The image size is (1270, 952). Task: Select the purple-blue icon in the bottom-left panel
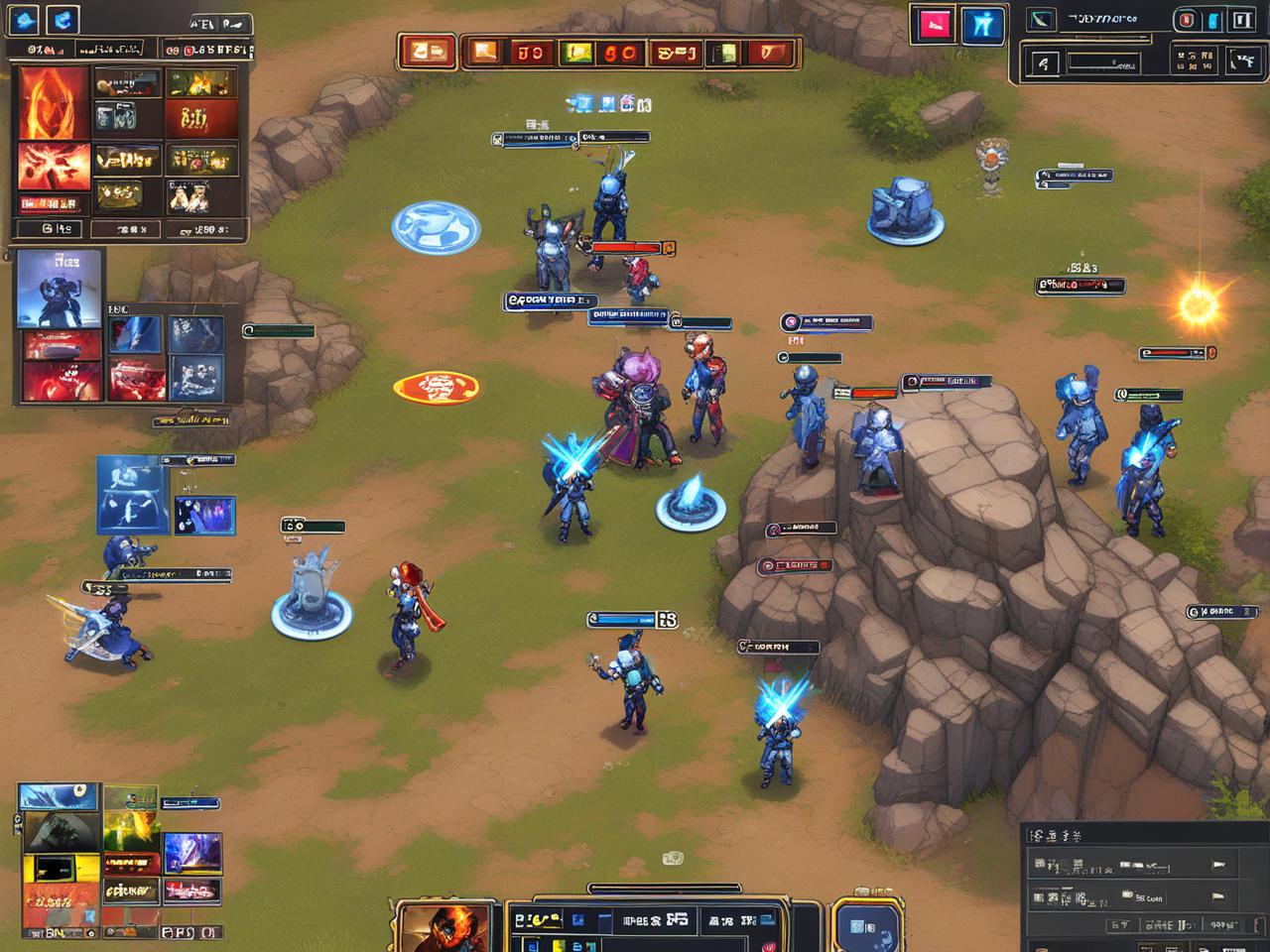[x=192, y=852]
